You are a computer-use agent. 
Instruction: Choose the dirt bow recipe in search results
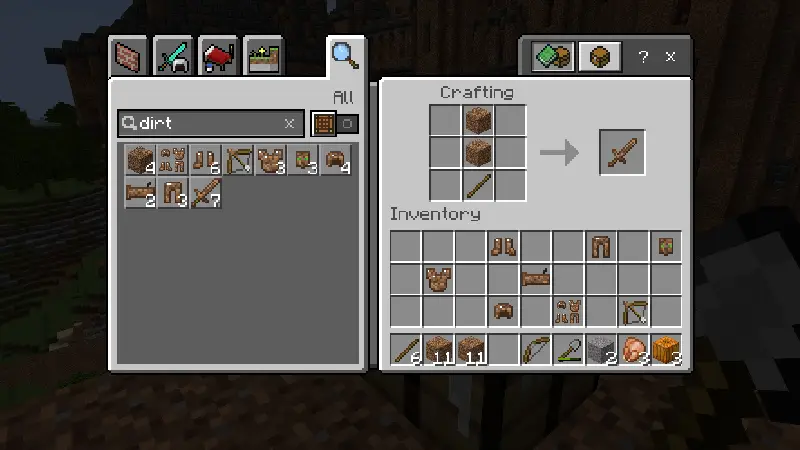239,159
